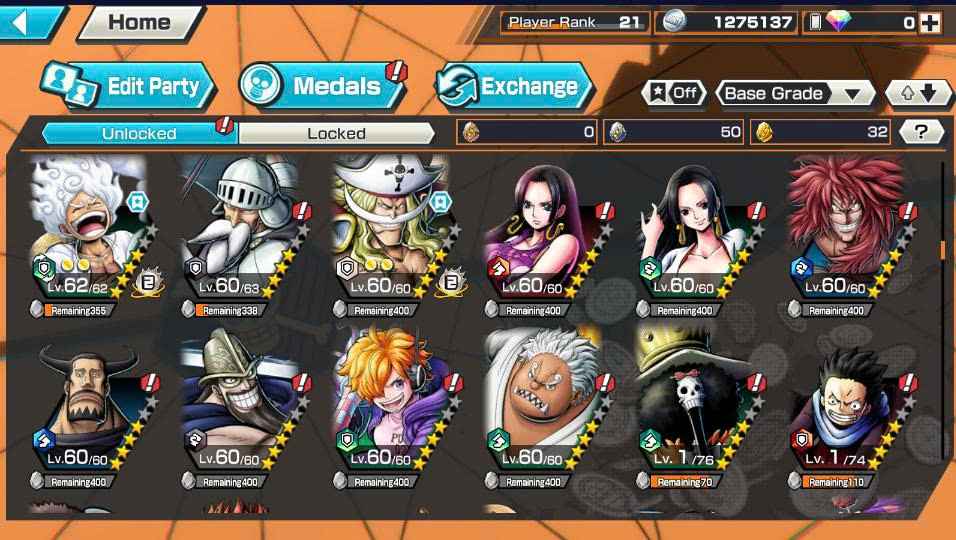Add rainbow diamonds with the plus button

click(x=930, y=22)
